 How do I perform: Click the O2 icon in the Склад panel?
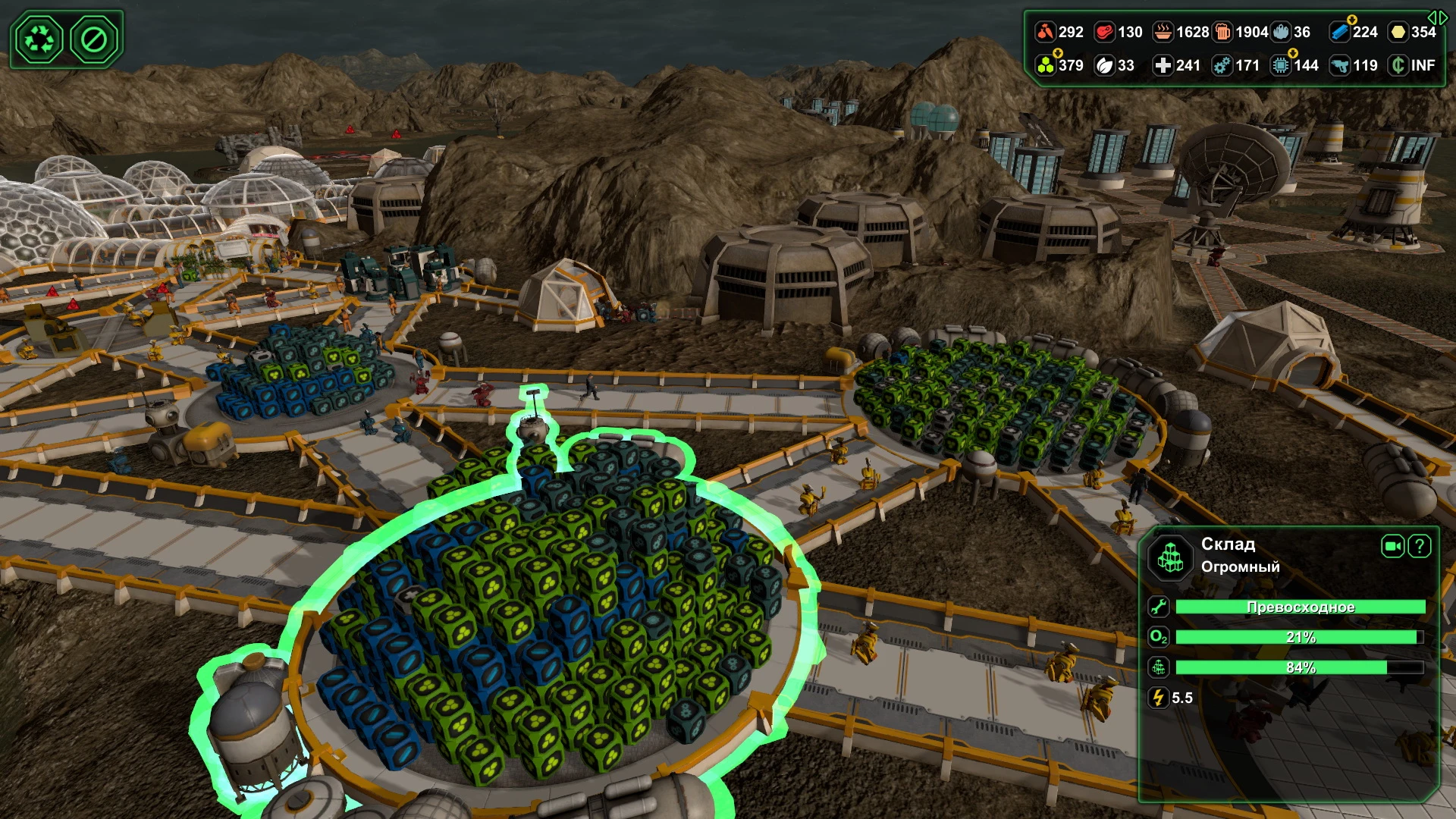click(1159, 638)
